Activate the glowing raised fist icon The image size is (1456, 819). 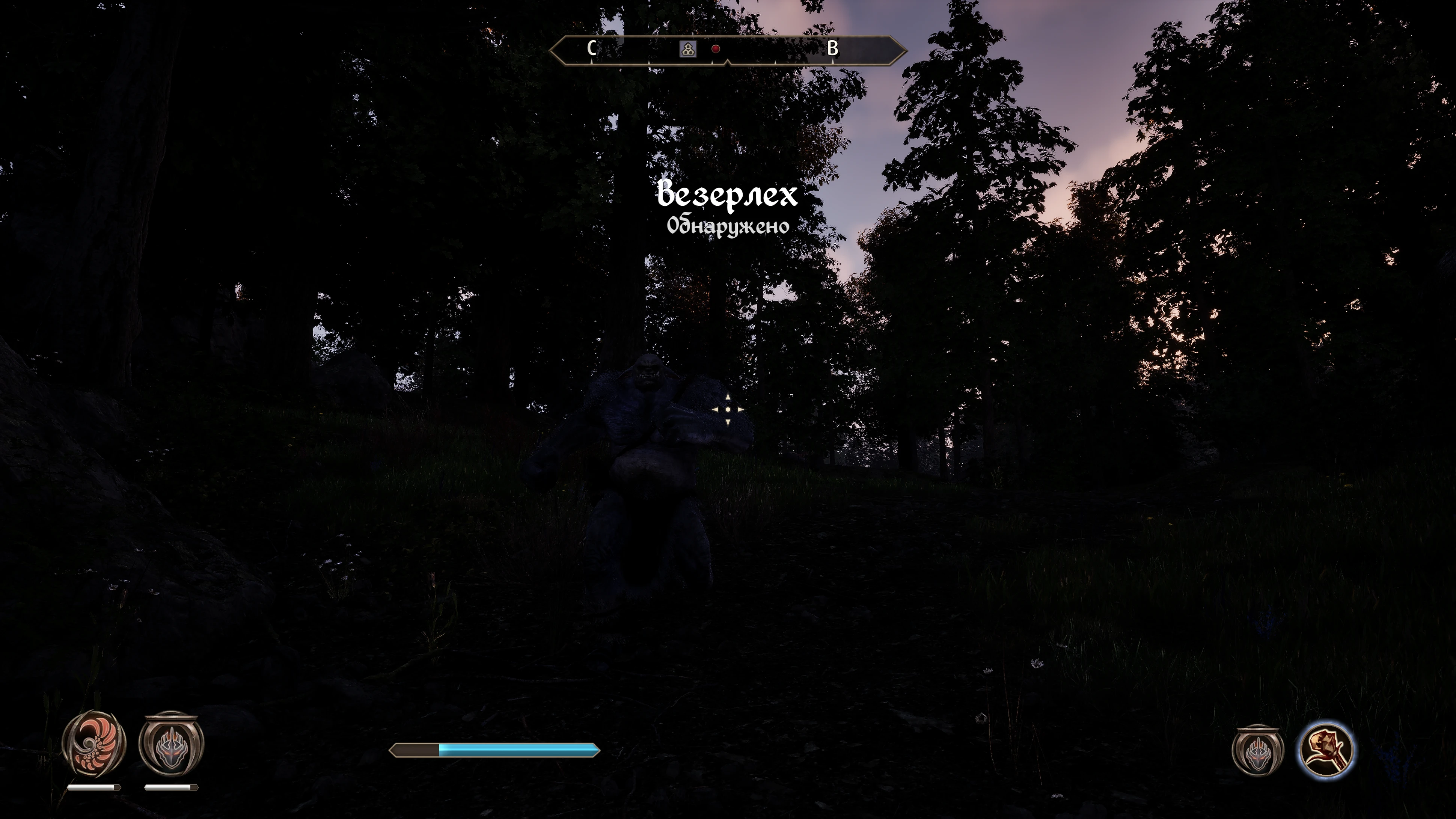point(1325,750)
